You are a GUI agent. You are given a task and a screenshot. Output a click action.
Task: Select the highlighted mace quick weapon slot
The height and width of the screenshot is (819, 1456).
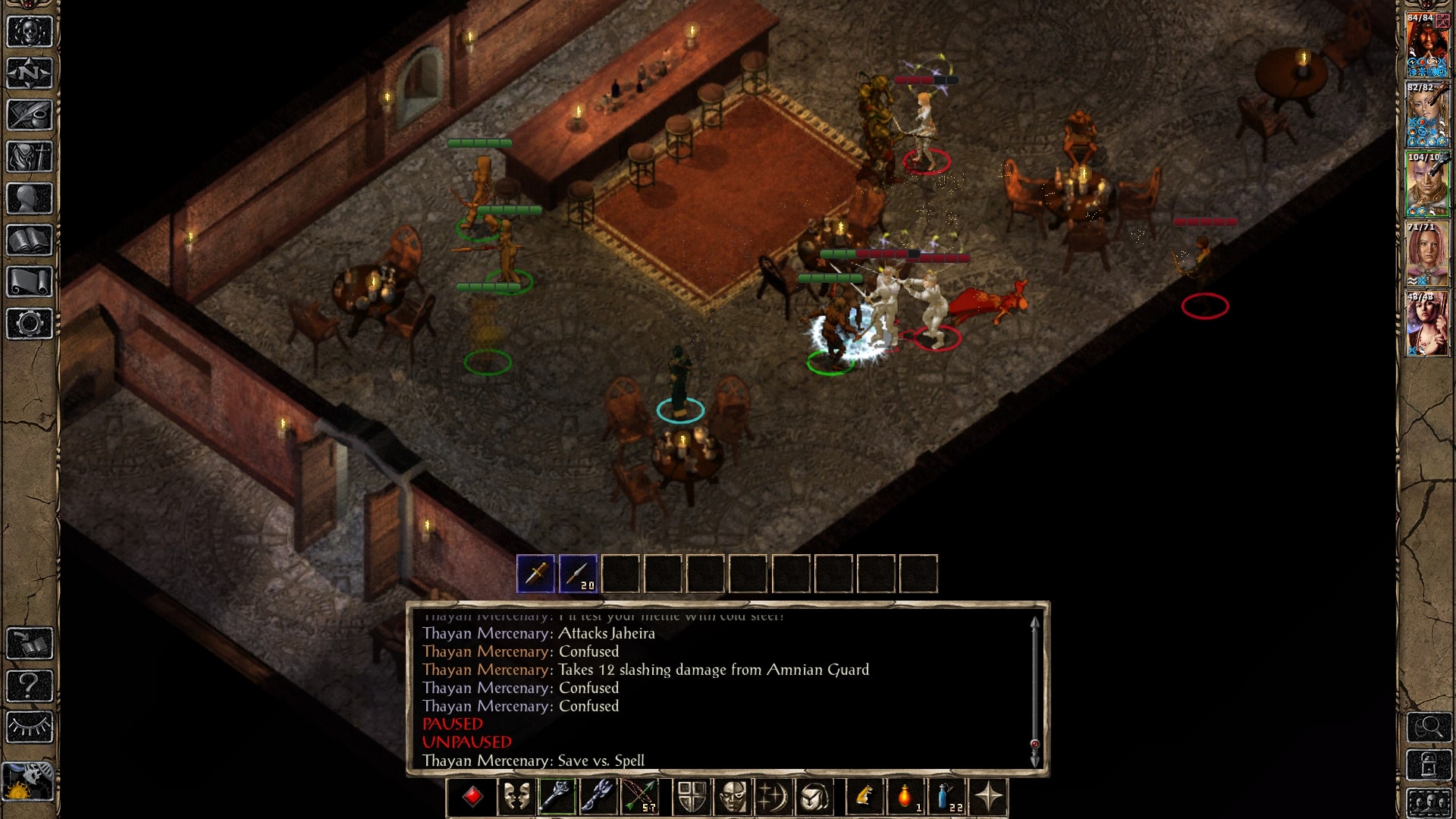click(556, 797)
